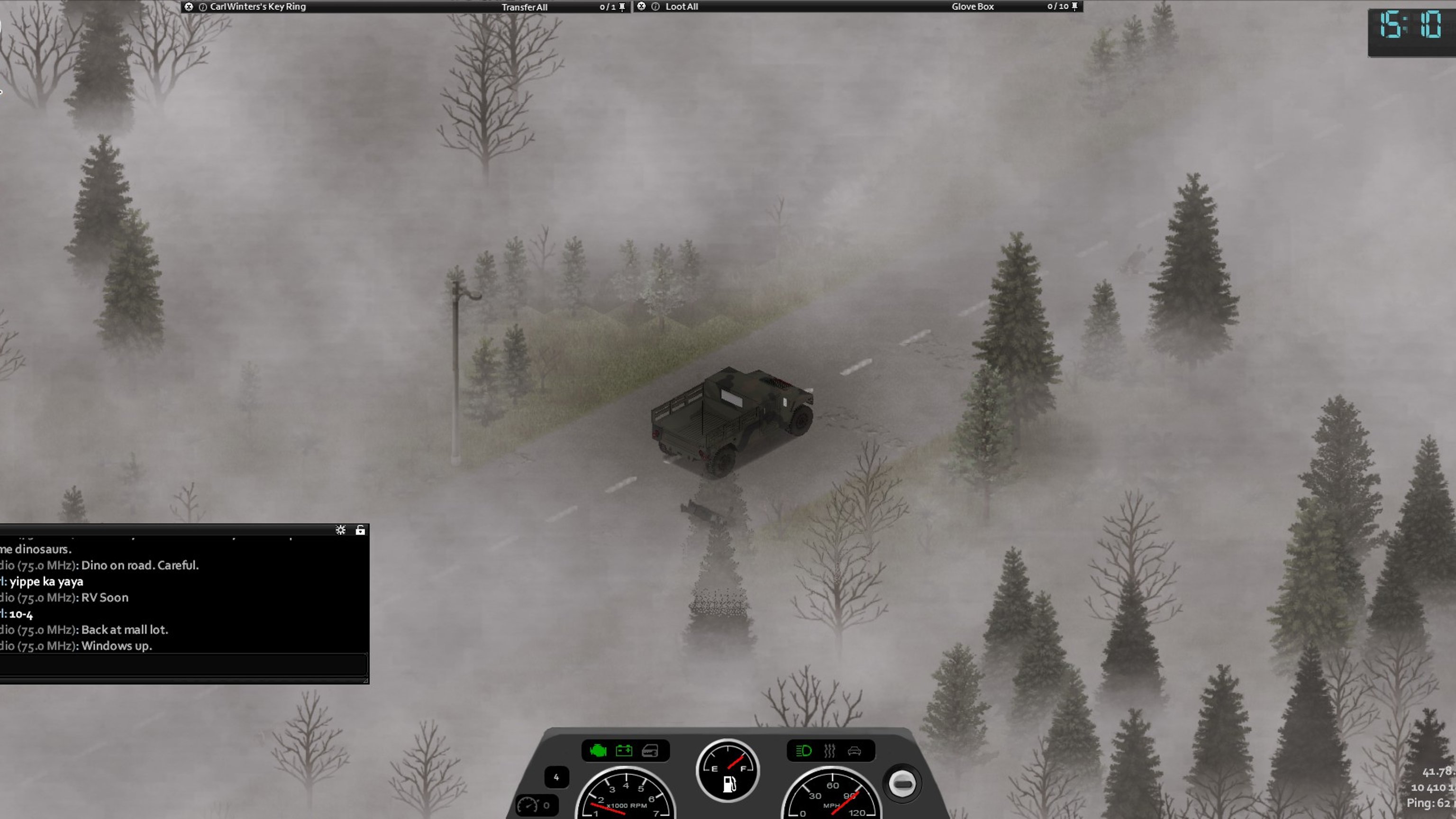Pin the Glove Box loot panel
Image resolution: width=1456 pixels, height=819 pixels.
[1074, 6]
